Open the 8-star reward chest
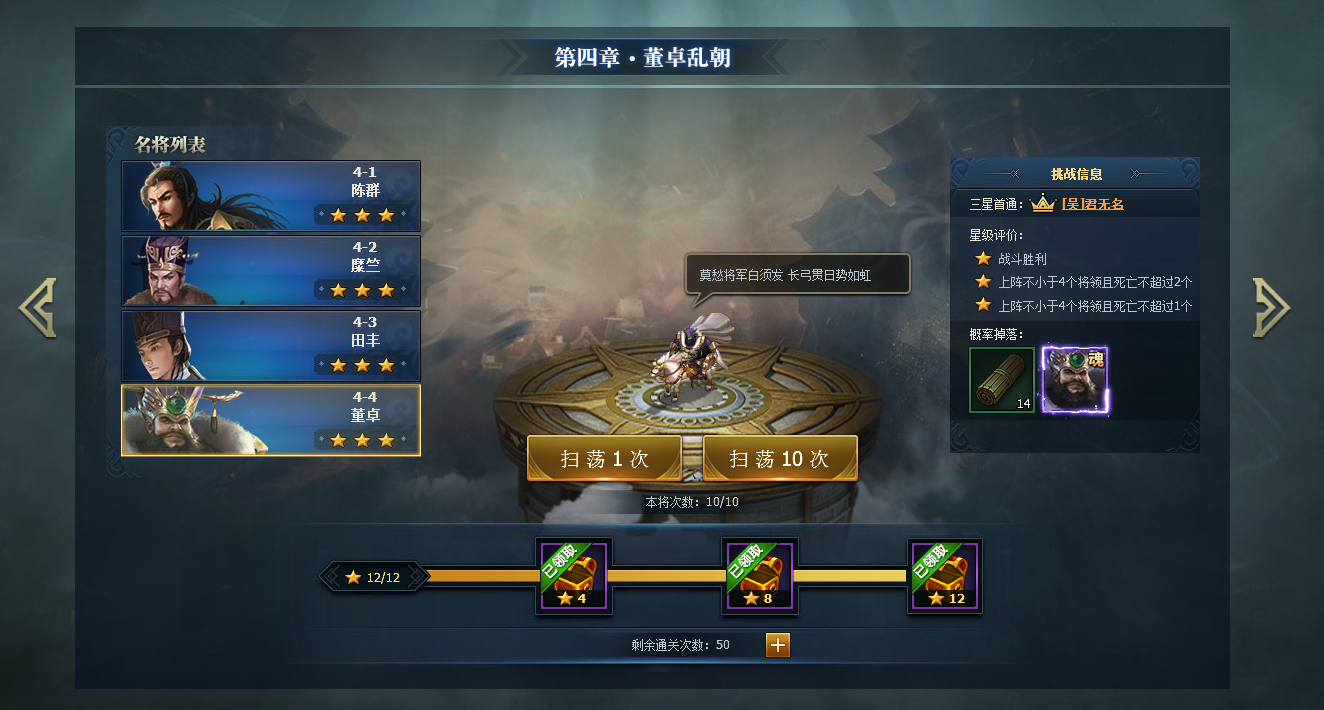 (760, 577)
